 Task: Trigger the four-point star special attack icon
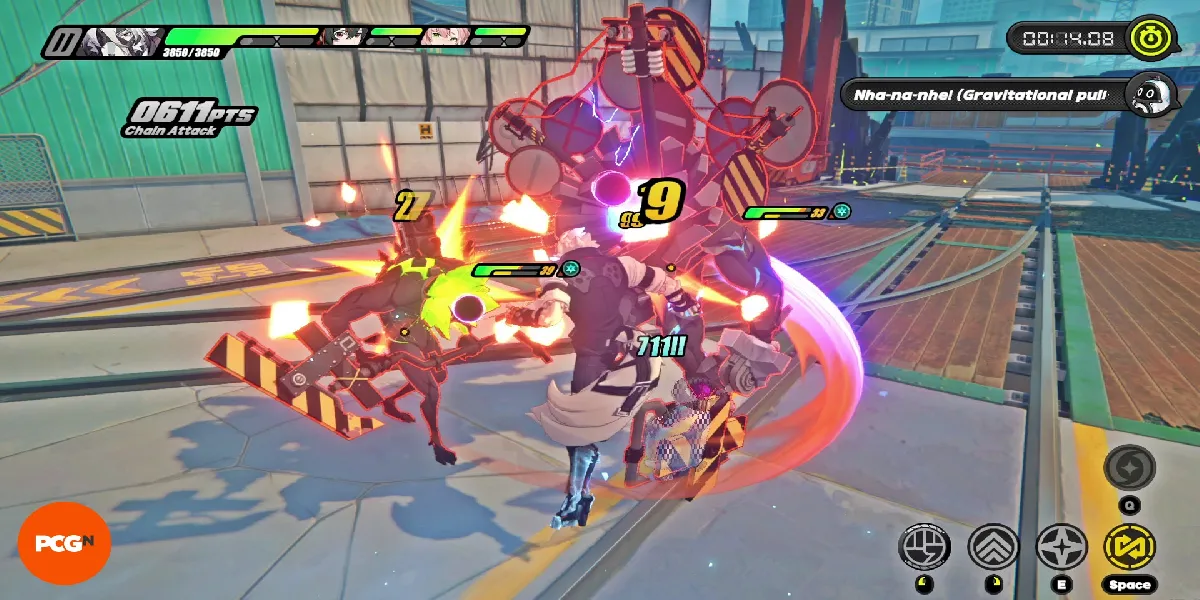click(x=1061, y=547)
